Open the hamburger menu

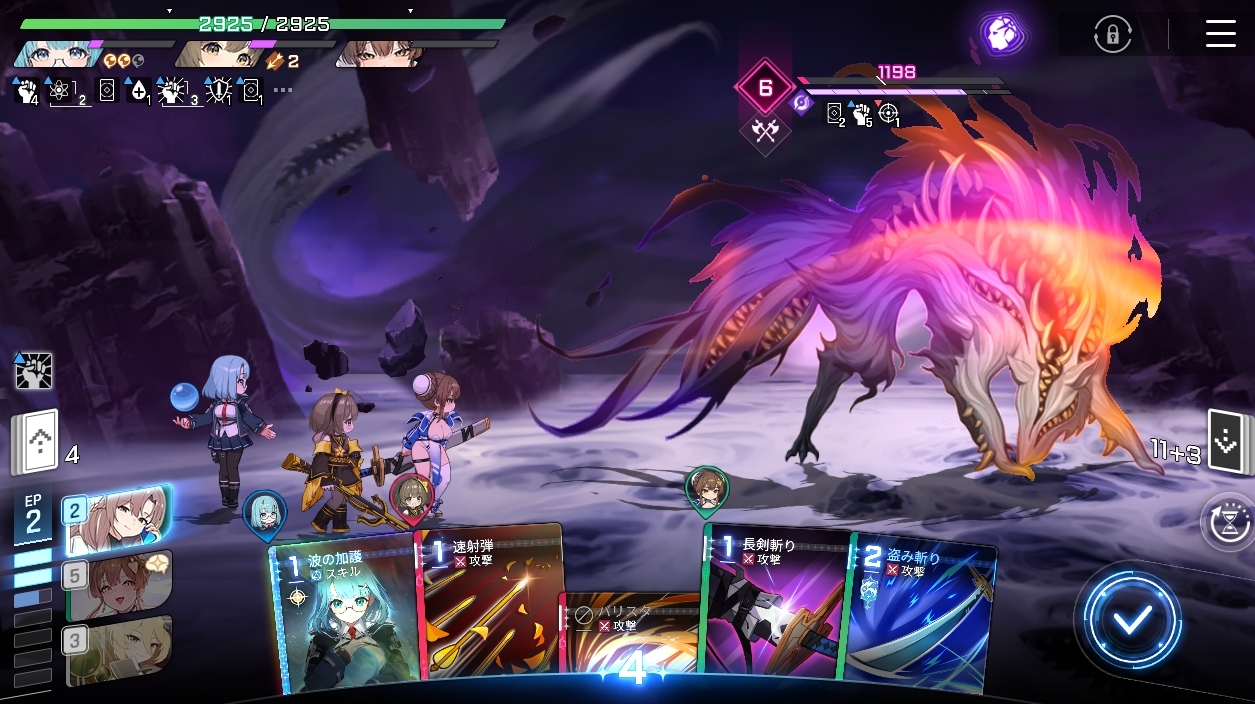pyautogui.click(x=1220, y=34)
